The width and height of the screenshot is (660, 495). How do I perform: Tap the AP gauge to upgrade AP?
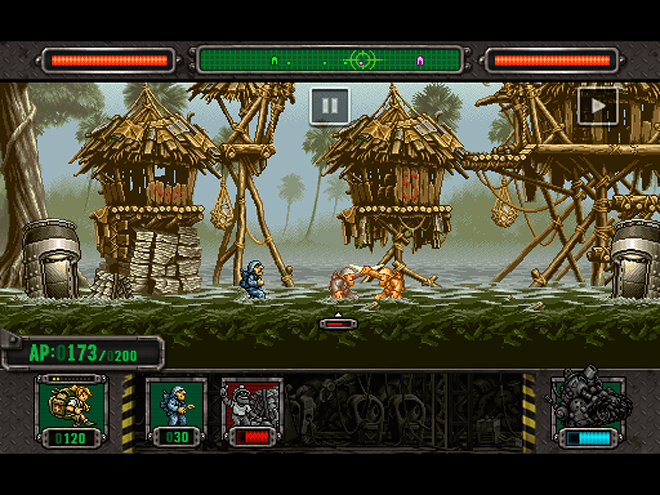click(x=82, y=354)
